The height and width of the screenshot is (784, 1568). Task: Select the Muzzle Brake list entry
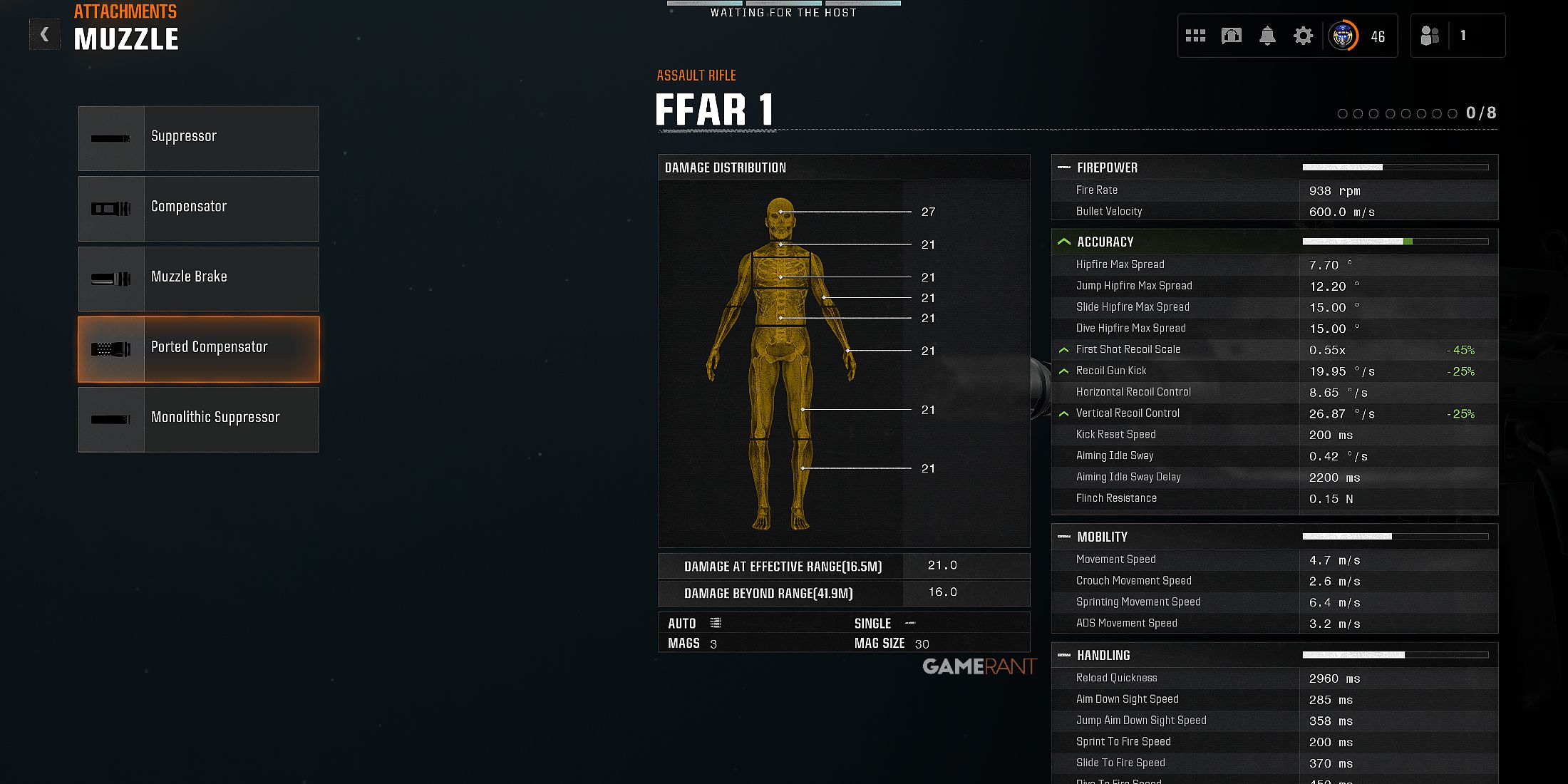pyautogui.click(x=199, y=279)
